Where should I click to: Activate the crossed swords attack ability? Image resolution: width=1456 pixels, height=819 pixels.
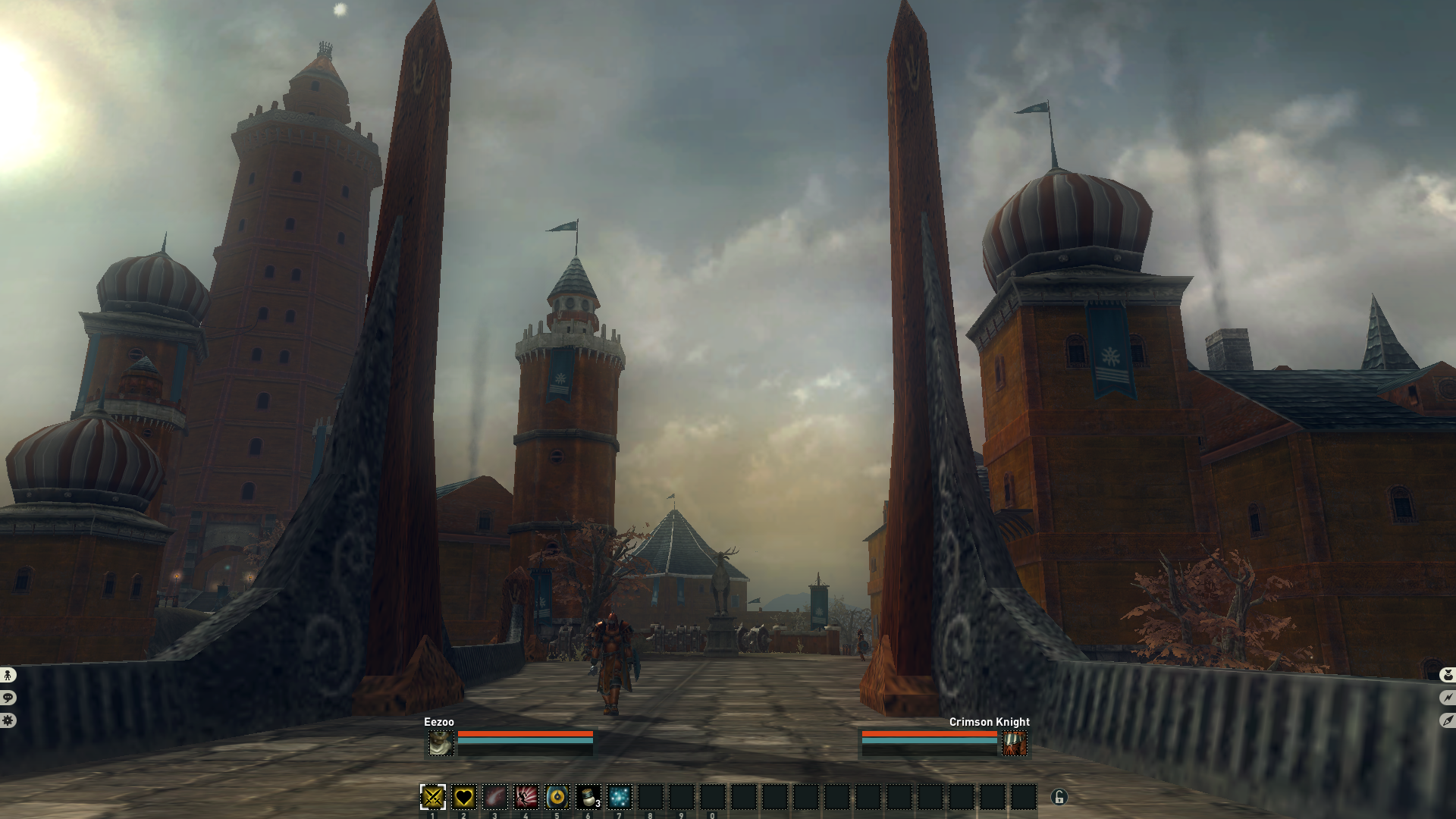pyautogui.click(x=433, y=797)
